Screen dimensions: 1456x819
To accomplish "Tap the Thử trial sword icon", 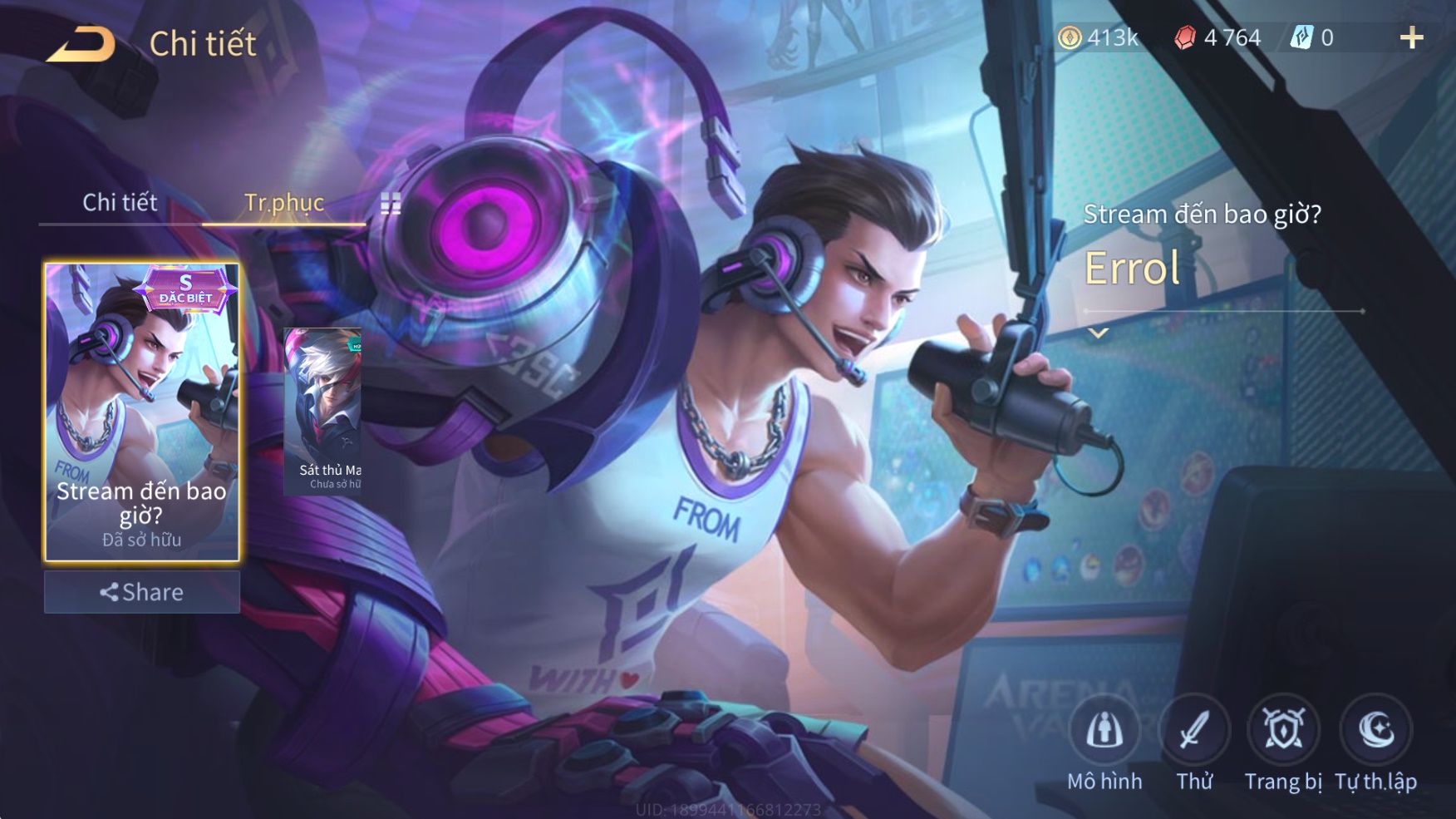I will tap(1194, 731).
